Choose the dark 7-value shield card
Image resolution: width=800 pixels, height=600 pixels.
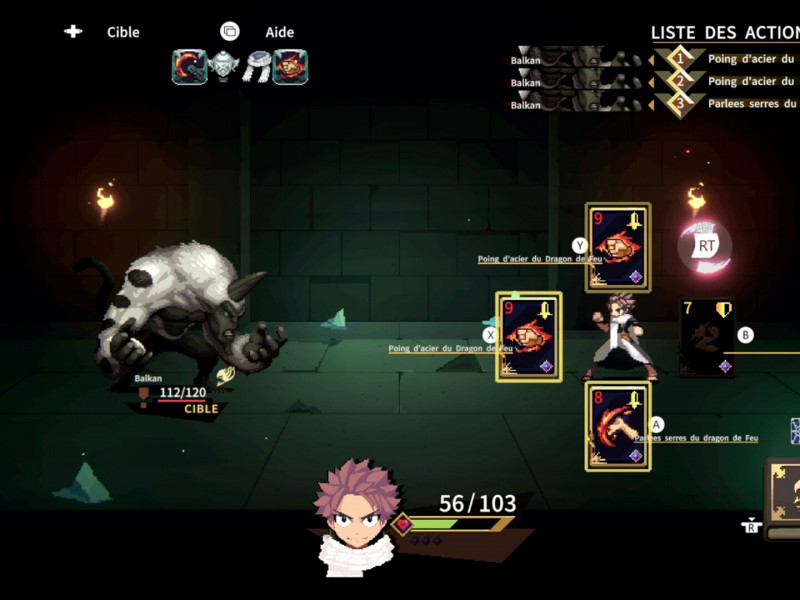coord(708,339)
